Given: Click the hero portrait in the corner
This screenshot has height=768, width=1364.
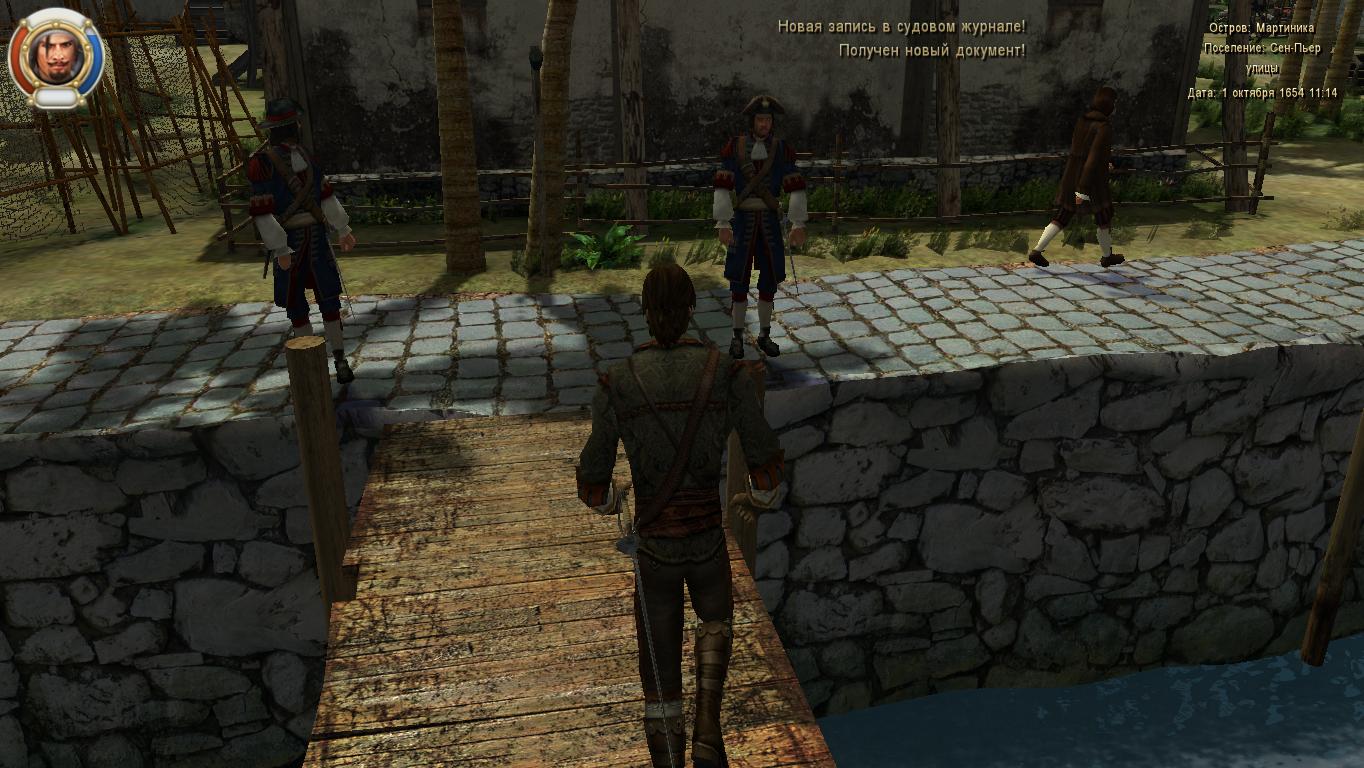Looking at the screenshot, I should 55,56.
